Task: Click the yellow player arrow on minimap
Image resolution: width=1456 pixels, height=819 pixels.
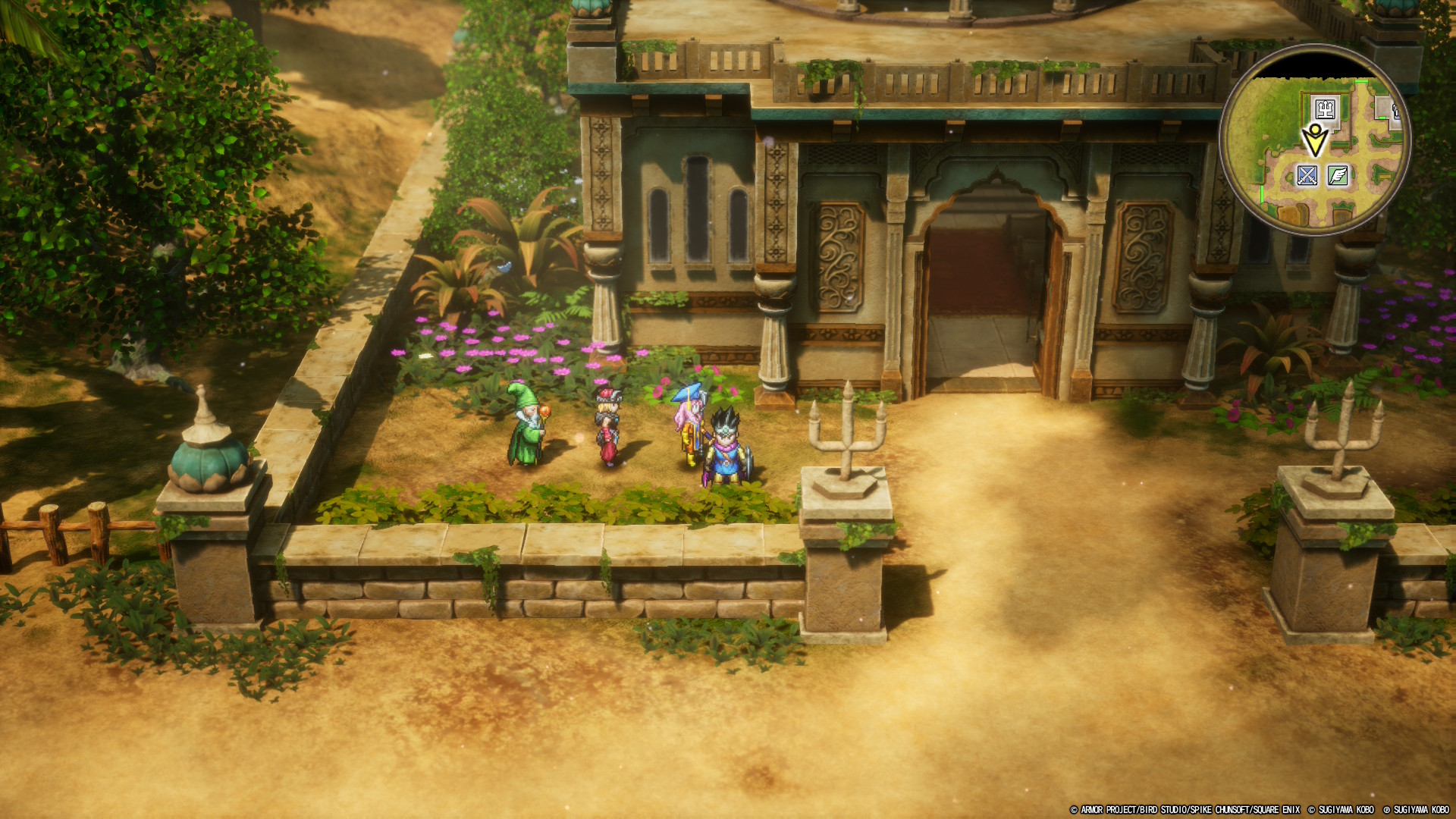Action: (x=1314, y=140)
